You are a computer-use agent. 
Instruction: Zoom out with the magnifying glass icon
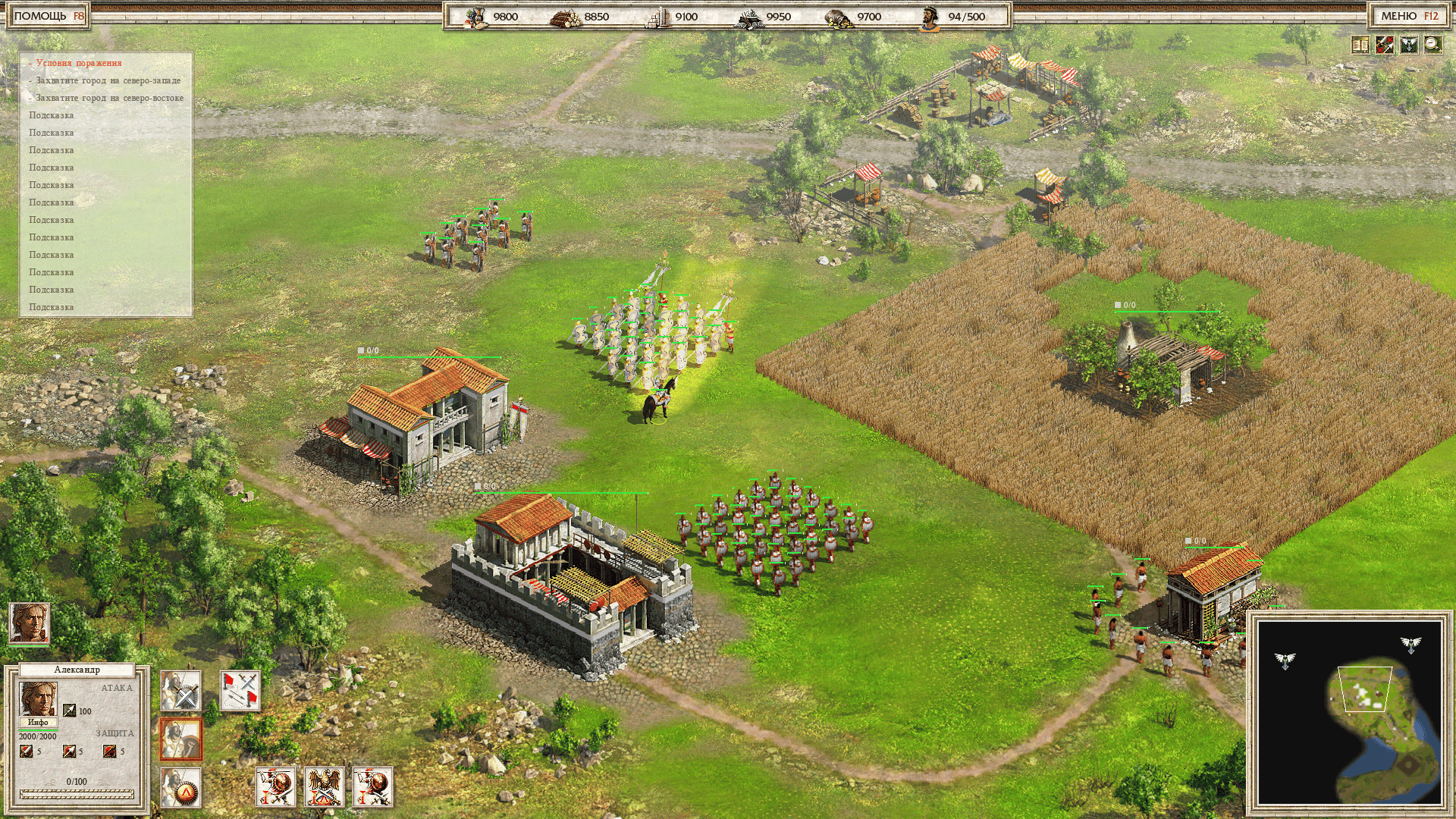tap(1432, 45)
